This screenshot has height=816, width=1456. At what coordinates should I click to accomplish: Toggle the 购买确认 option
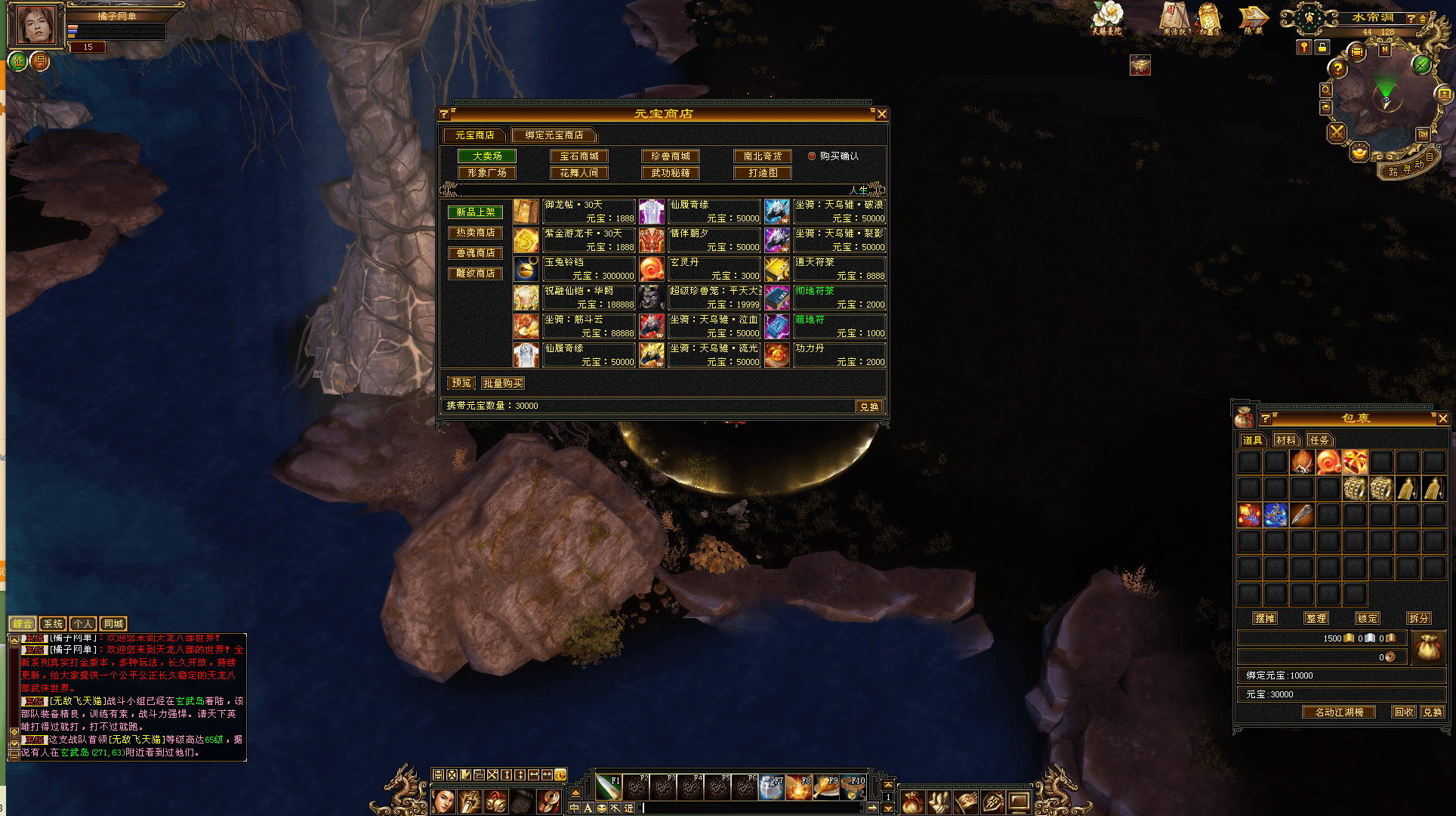(x=813, y=156)
